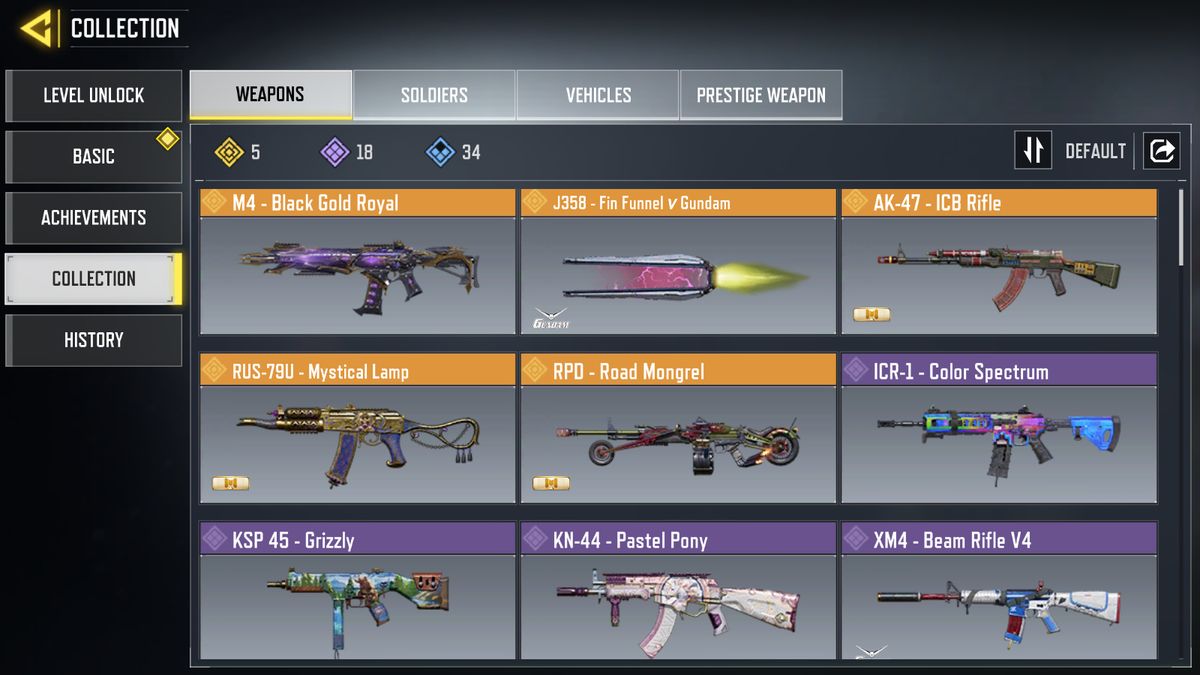Select the M4 Black Gold Royal card

point(357,263)
